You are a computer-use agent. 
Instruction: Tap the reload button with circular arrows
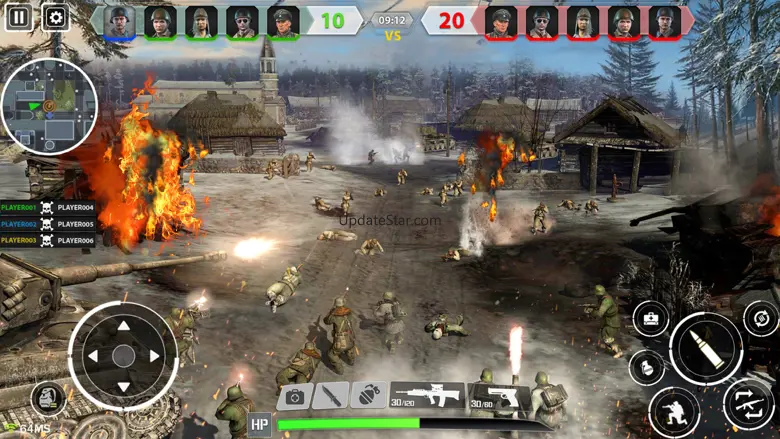click(x=761, y=318)
